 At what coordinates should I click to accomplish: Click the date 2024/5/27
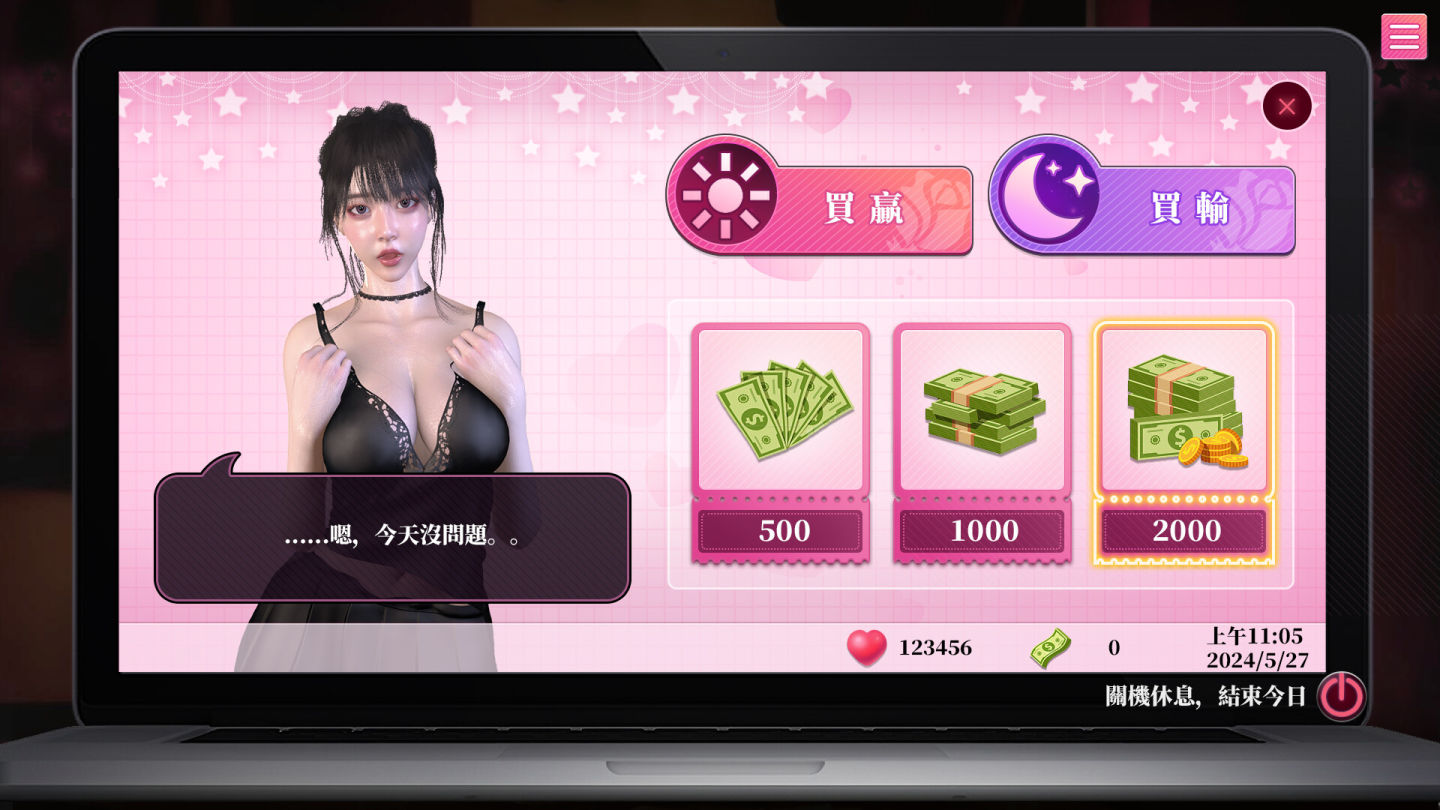pyautogui.click(x=1256, y=661)
